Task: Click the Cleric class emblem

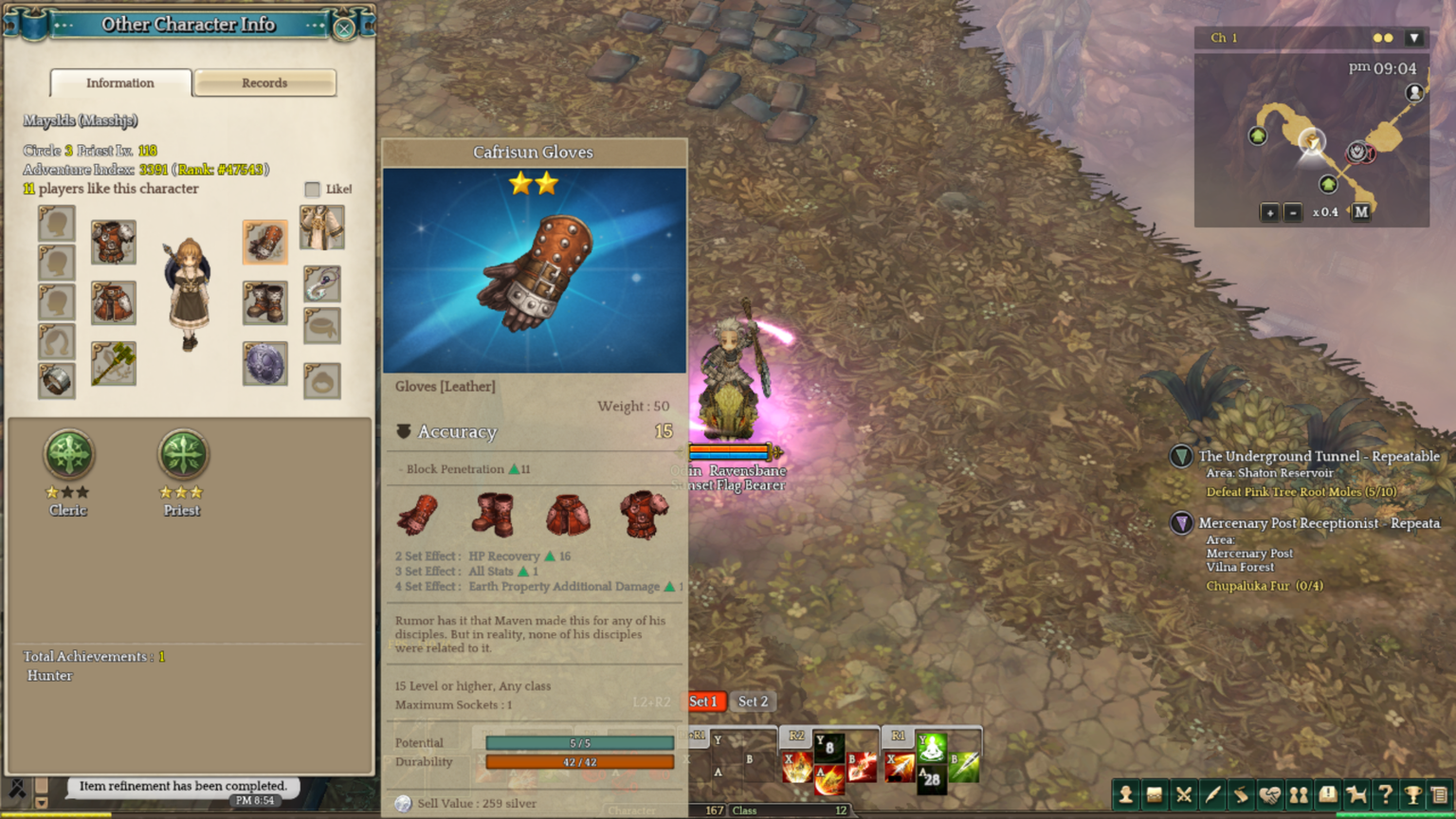Action: coord(68,454)
